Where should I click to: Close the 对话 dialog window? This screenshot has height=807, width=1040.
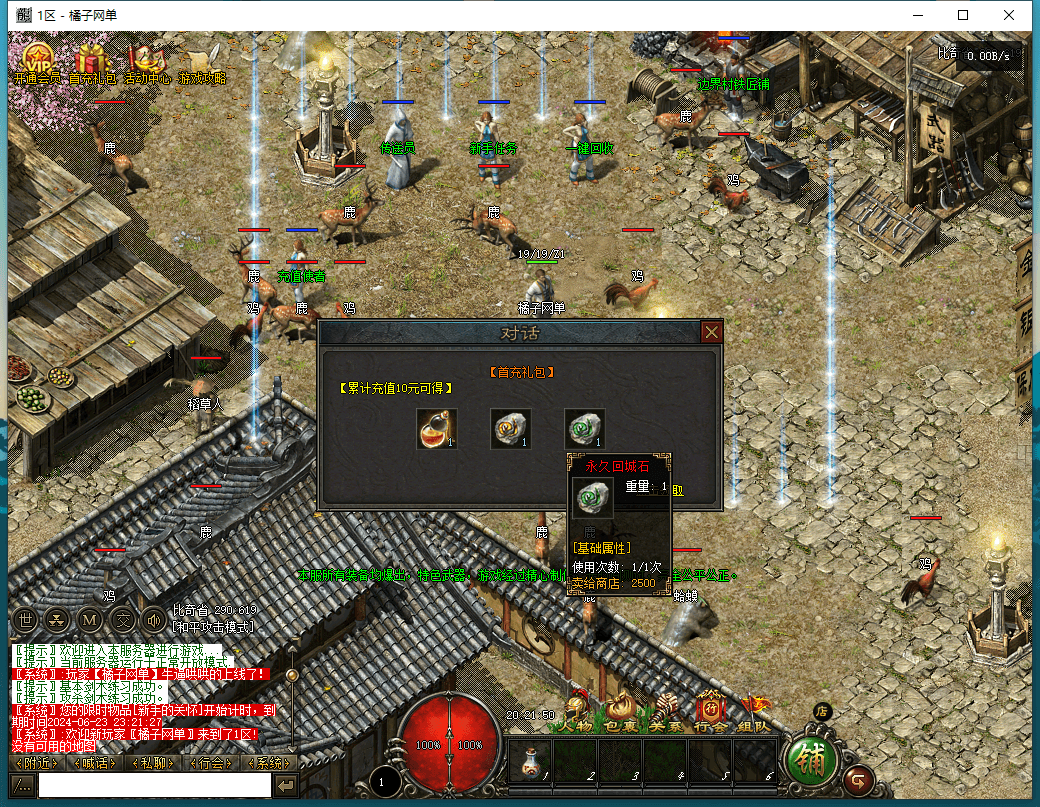coord(711,332)
